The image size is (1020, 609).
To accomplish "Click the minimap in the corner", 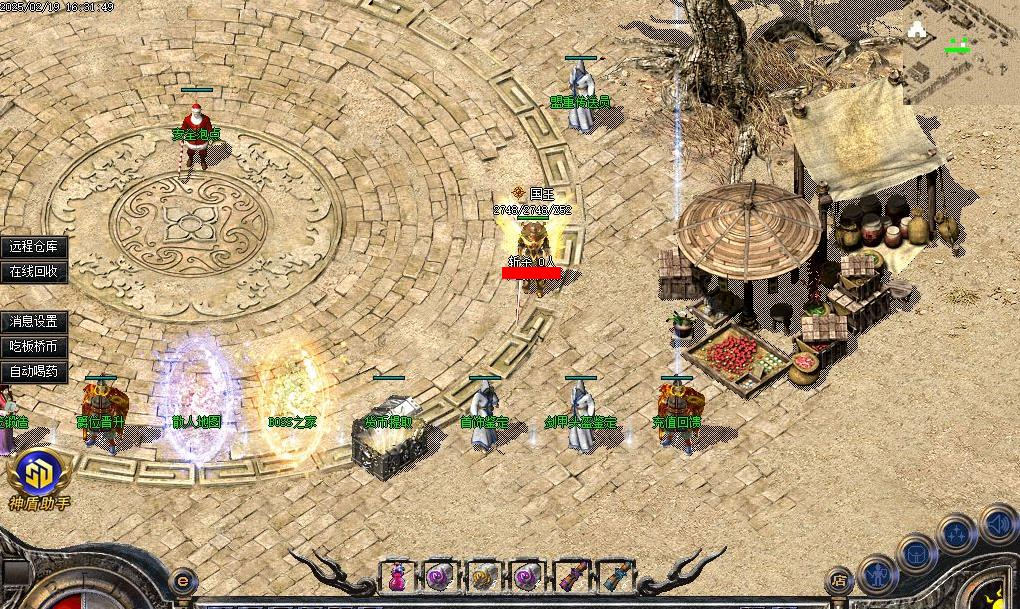I will 962,50.
